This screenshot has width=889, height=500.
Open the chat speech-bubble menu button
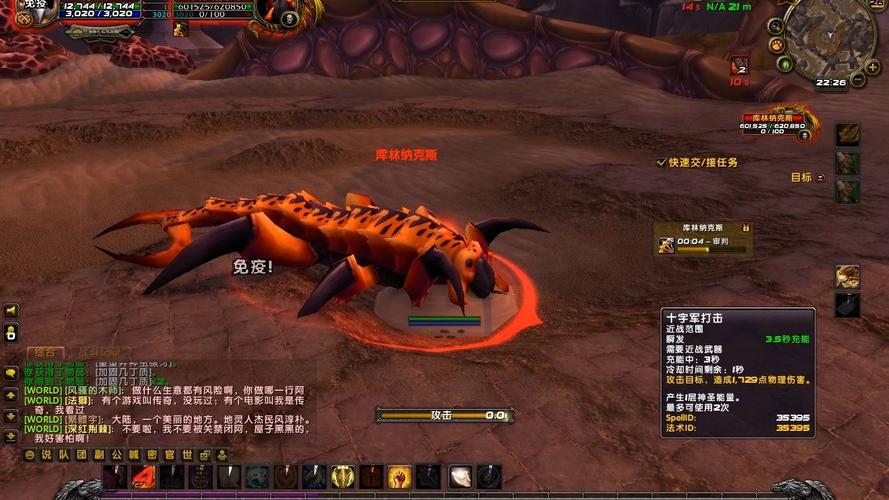click(x=11, y=372)
